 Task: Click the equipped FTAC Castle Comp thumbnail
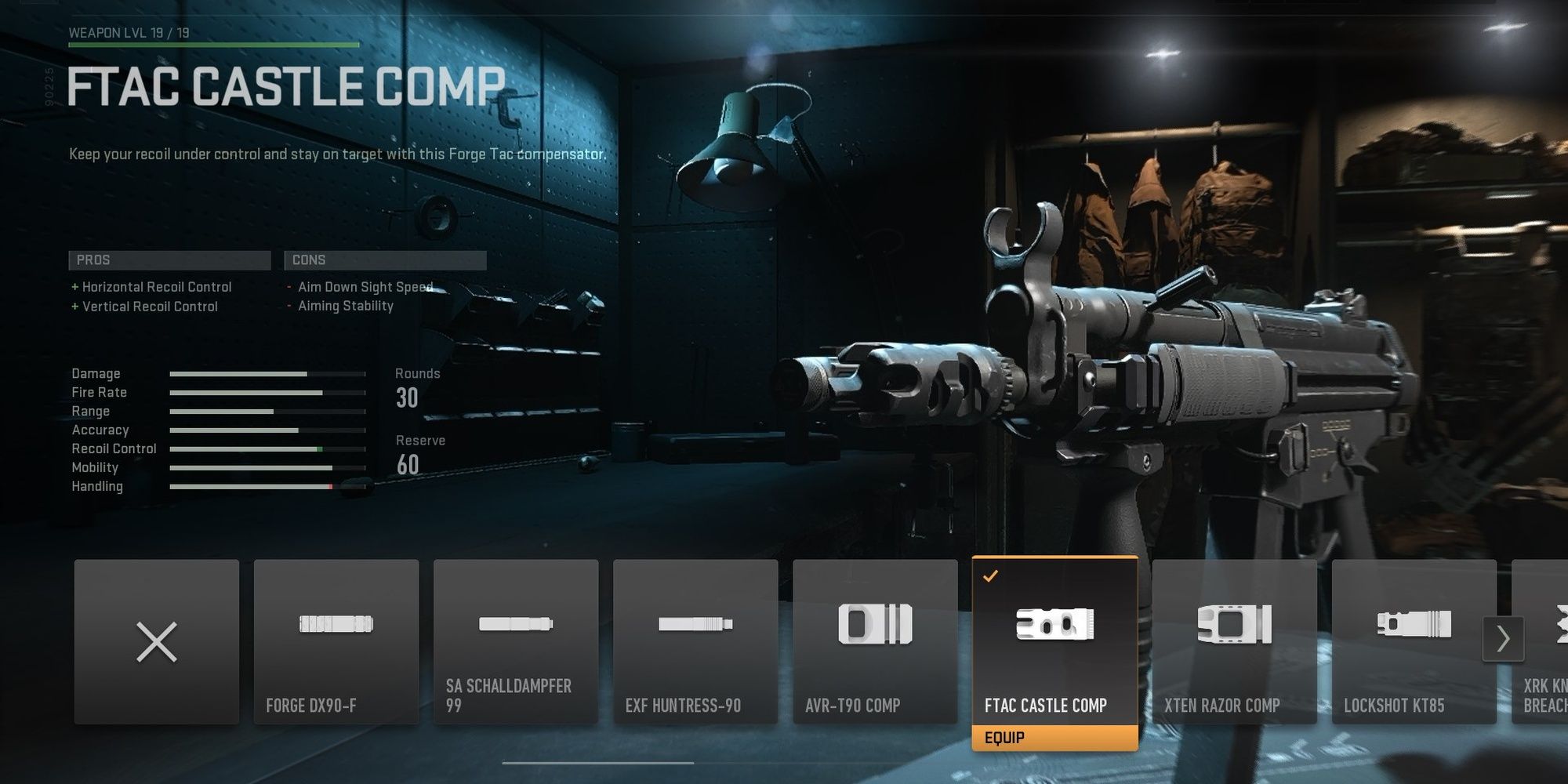pyautogui.click(x=1054, y=627)
